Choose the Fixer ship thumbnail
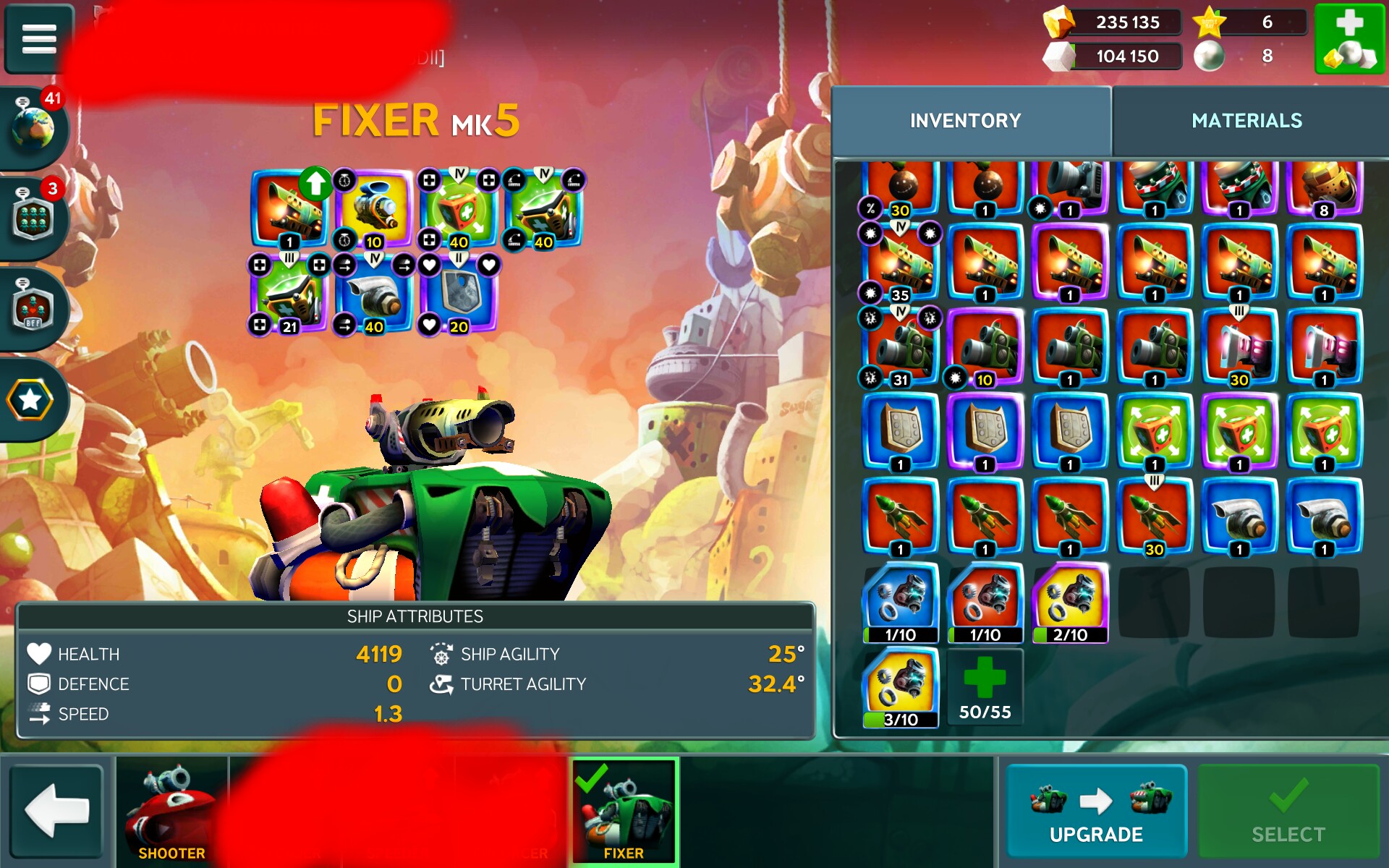 624,812
